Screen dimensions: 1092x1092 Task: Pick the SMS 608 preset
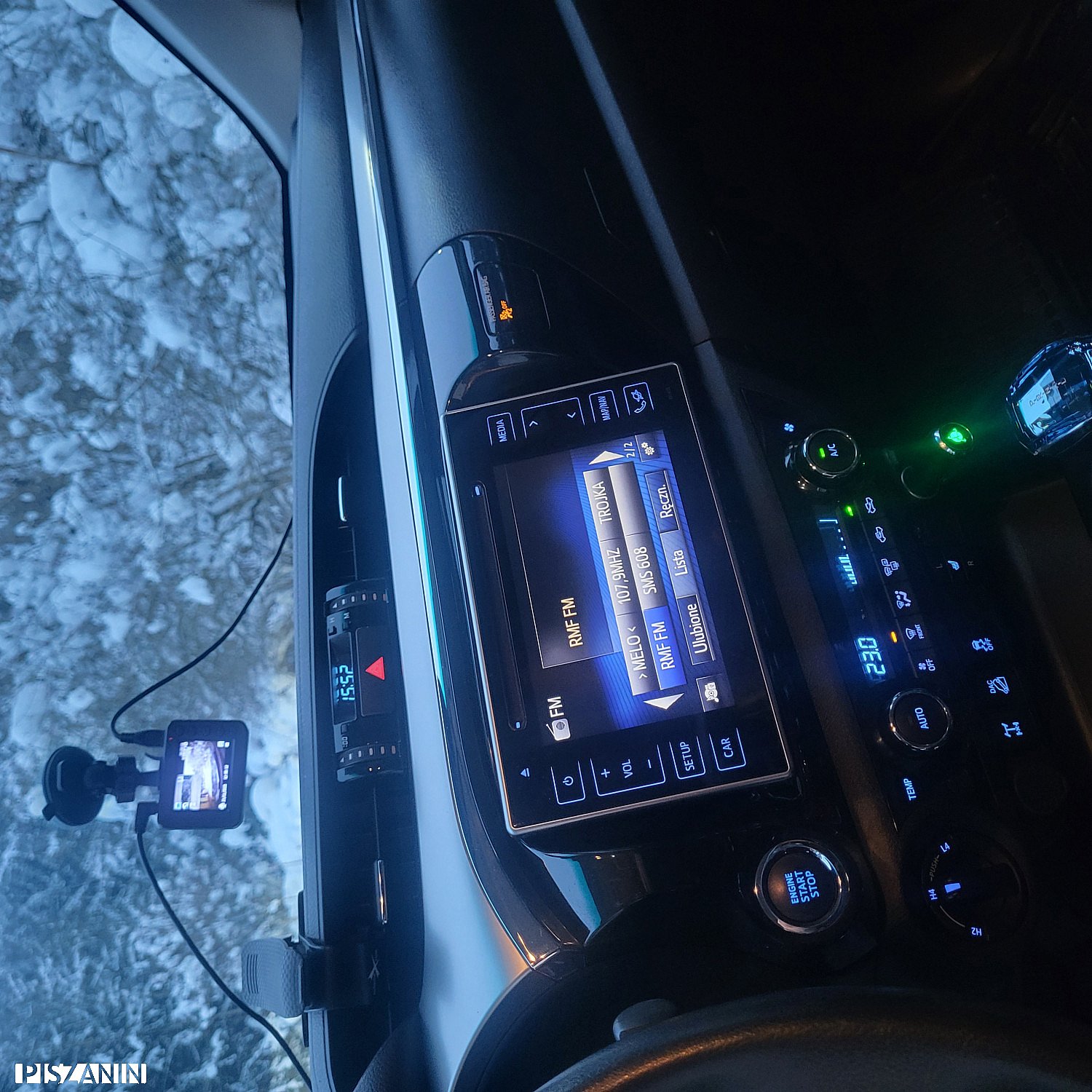[644, 571]
